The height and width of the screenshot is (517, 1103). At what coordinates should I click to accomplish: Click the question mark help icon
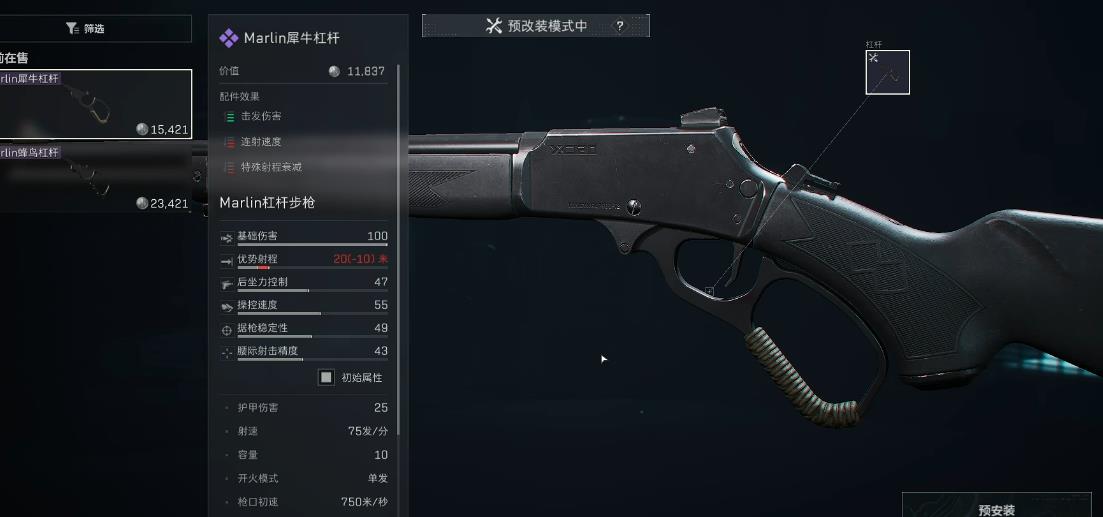pyautogui.click(x=620, y=26)
